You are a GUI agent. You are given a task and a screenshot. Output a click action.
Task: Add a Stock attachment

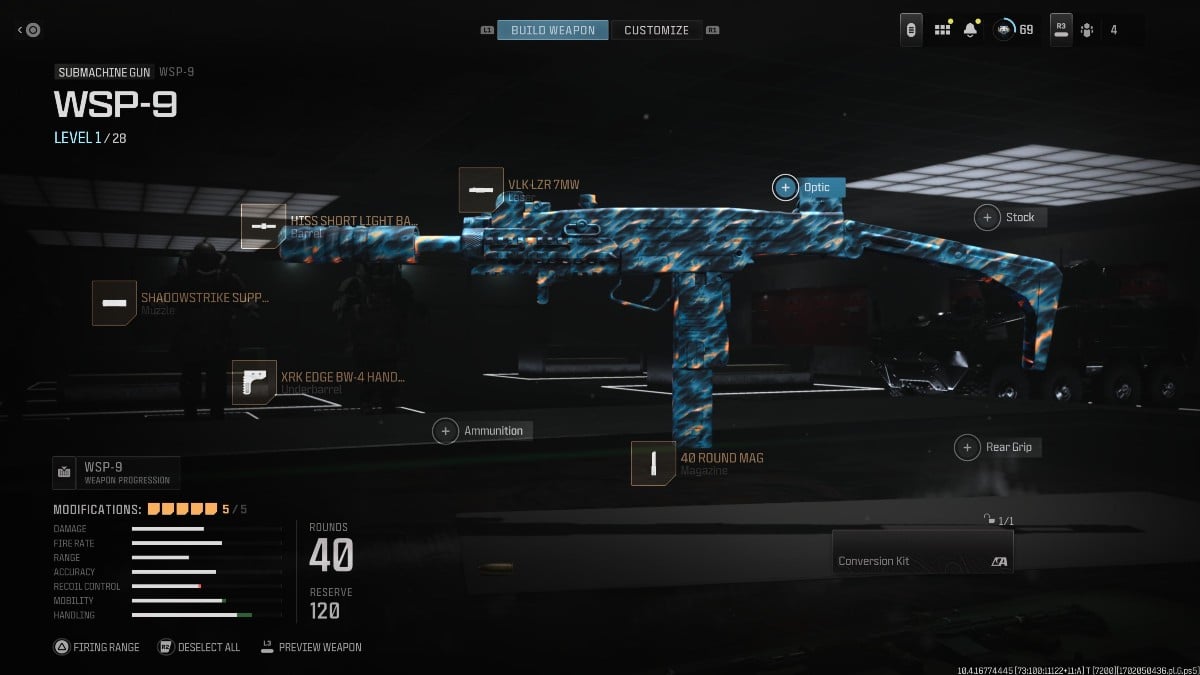(988, 217)
